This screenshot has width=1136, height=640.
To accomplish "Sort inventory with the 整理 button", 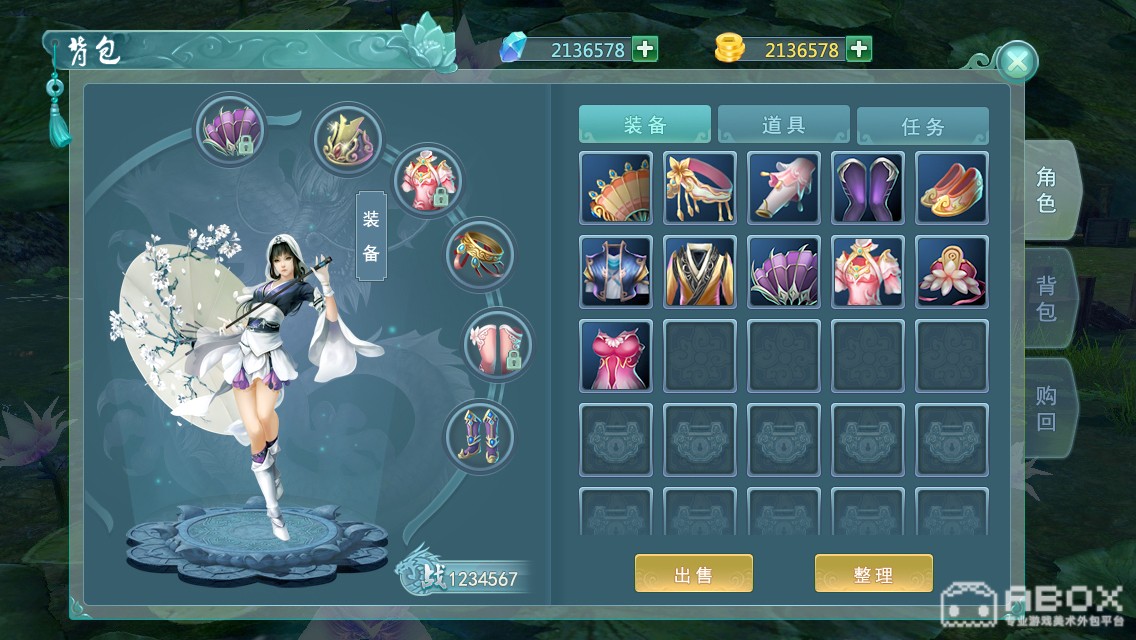I will point(873,574).
